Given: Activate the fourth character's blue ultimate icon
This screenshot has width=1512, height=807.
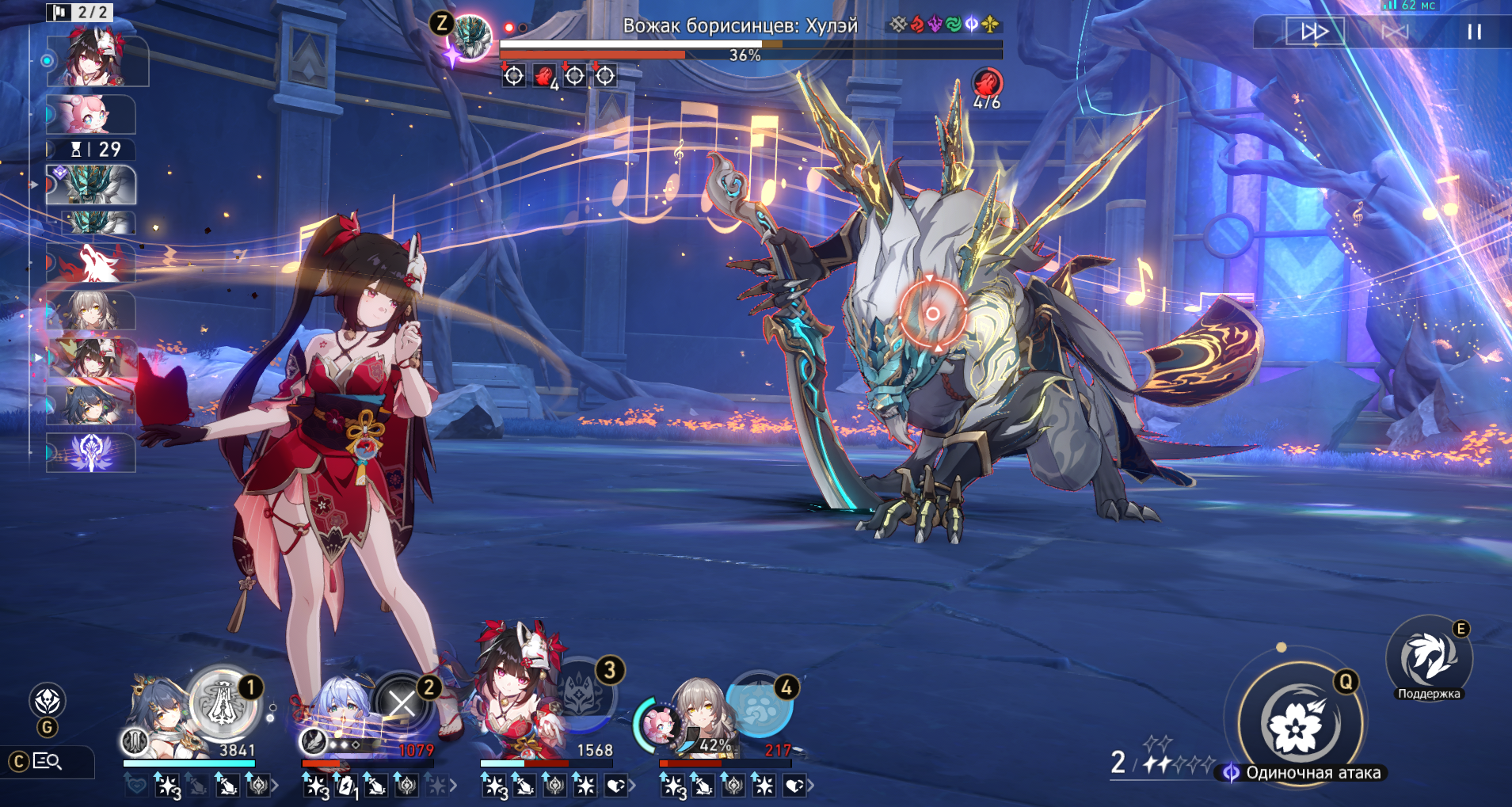Looking at the screenshot, I should pos(760,705).
